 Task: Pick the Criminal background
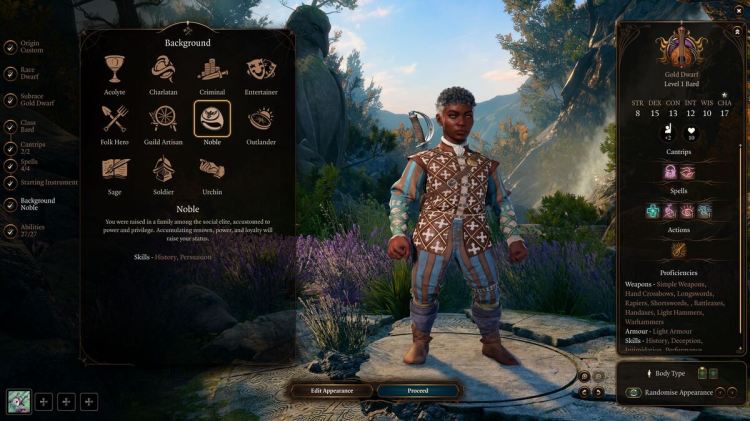coord(212,69)
